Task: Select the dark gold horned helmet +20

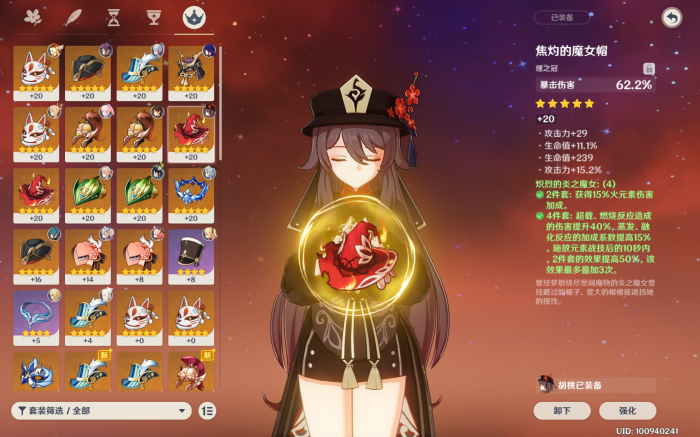Action: click(x=191, y=71)
